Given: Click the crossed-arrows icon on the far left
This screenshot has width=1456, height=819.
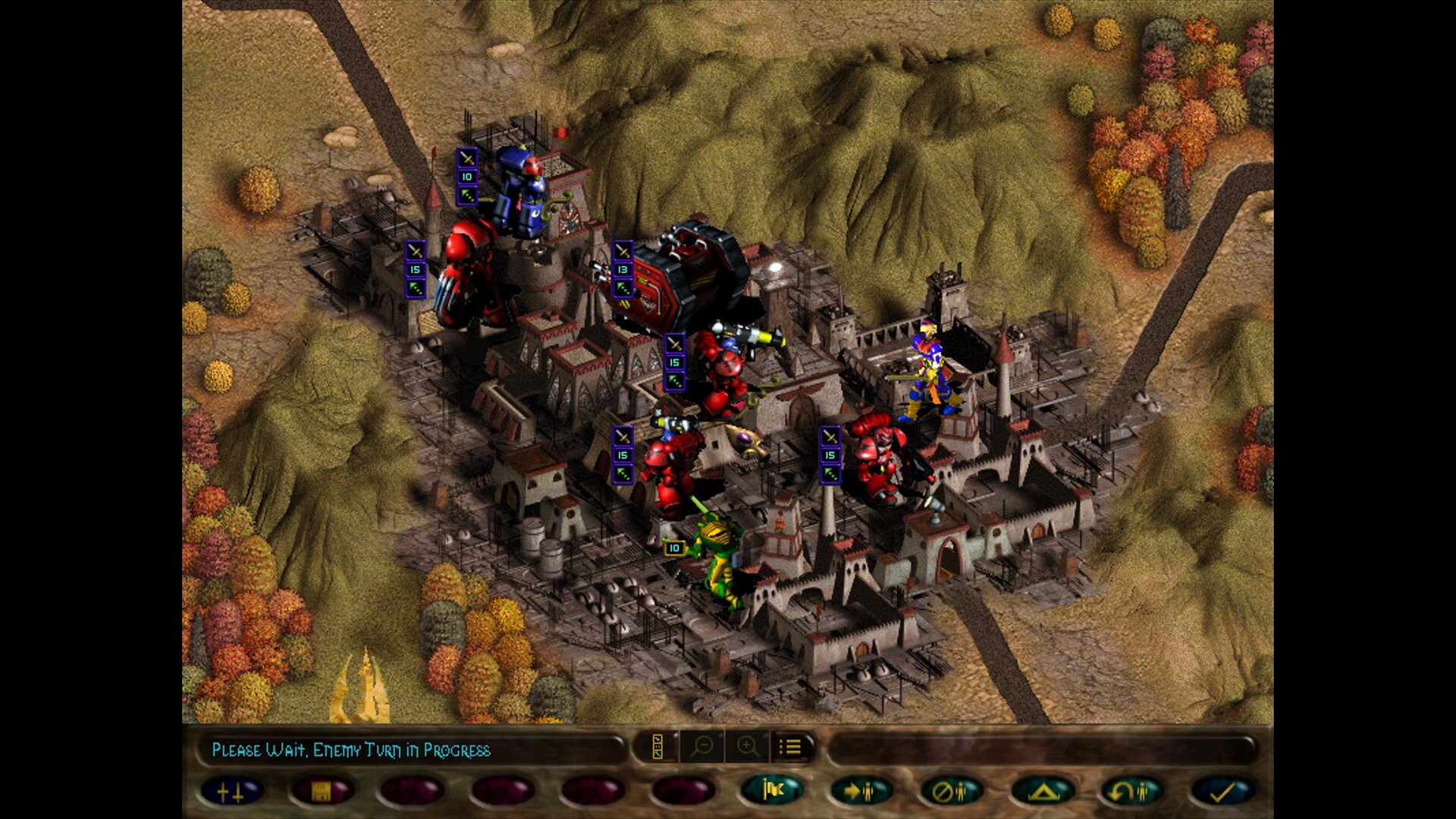Looking at the screenshot, I should [x=230, y=791].
